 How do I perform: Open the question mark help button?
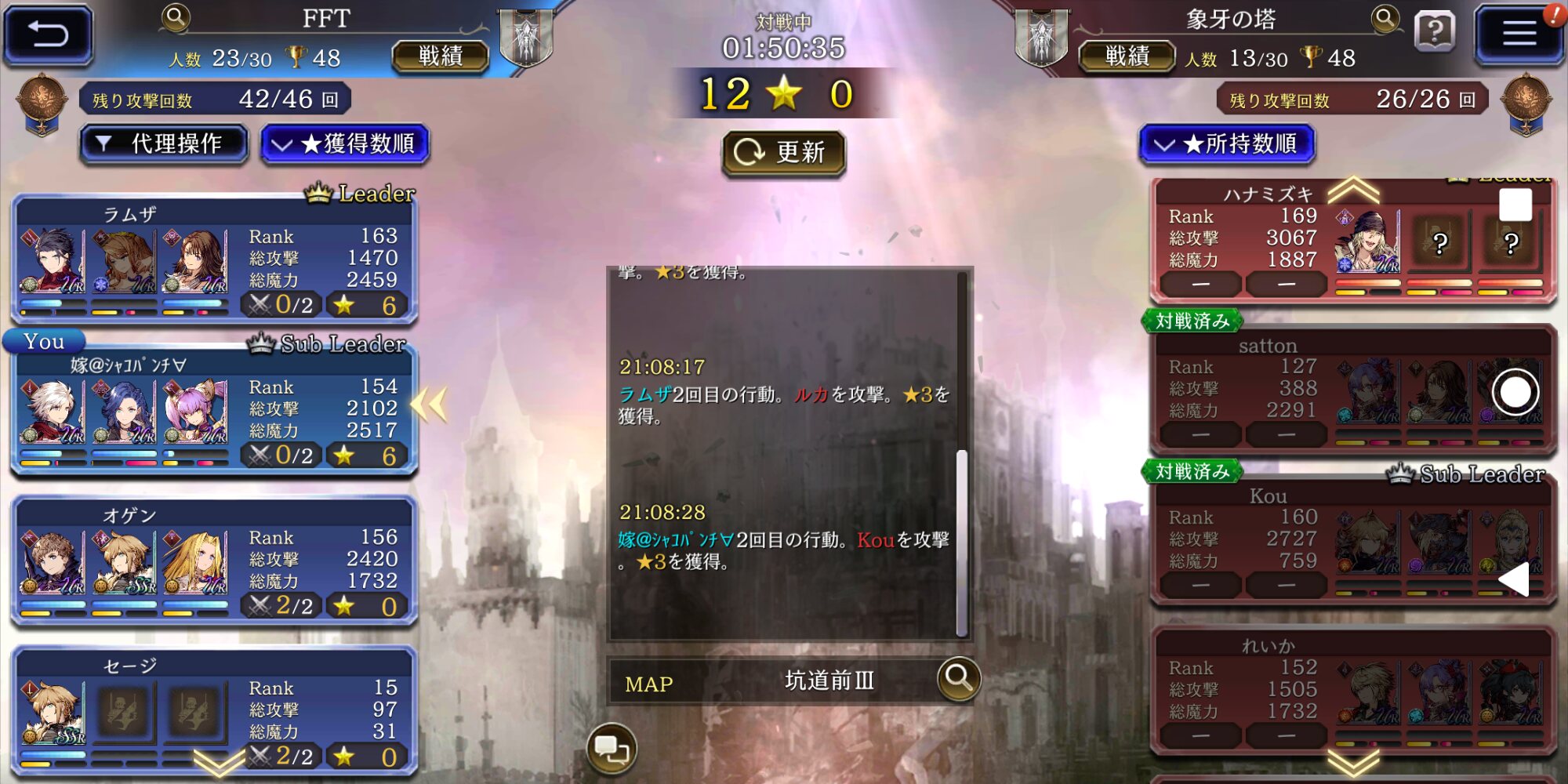tap(1435, 33)
